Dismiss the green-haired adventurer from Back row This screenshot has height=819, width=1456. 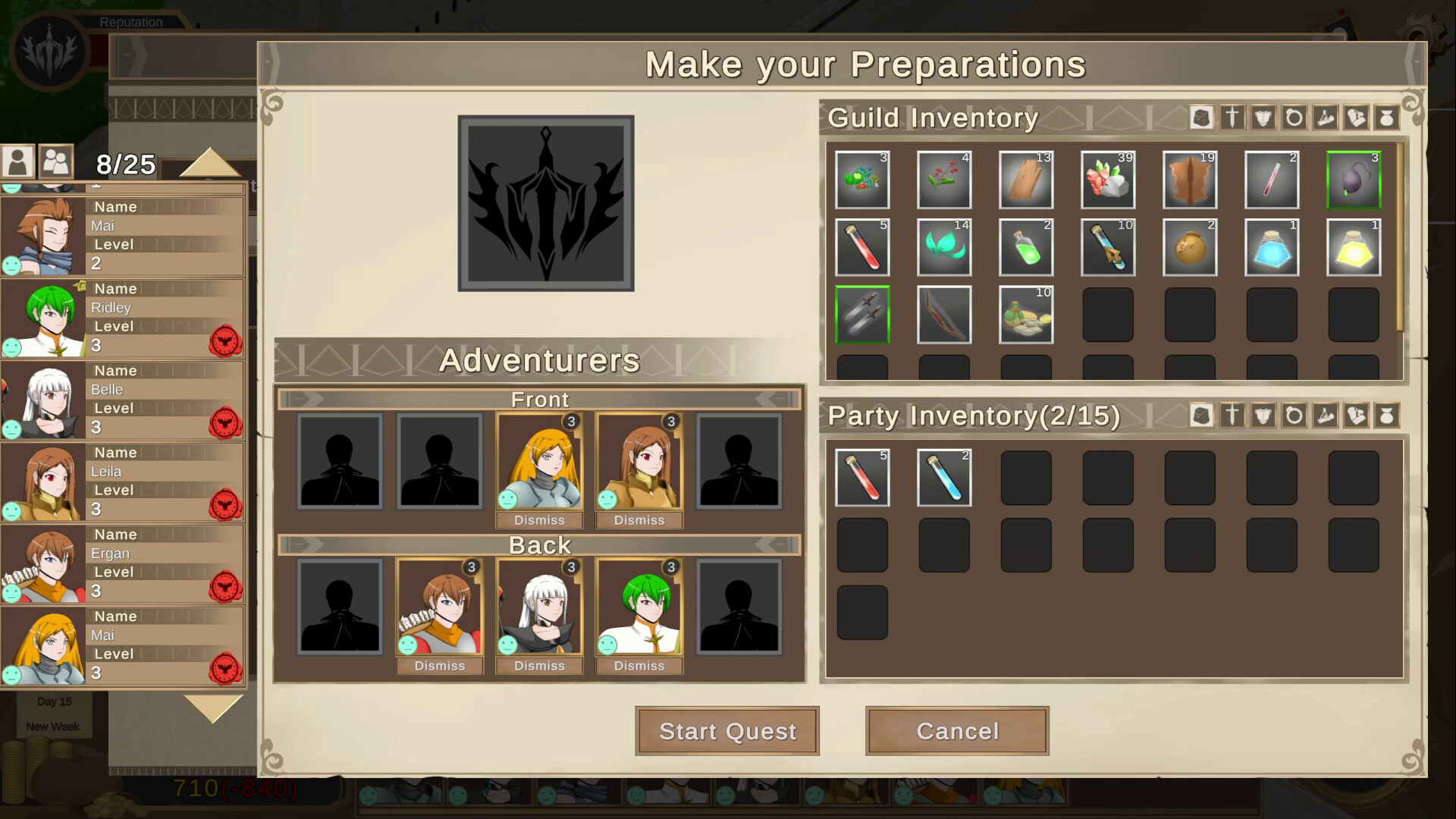639,665
